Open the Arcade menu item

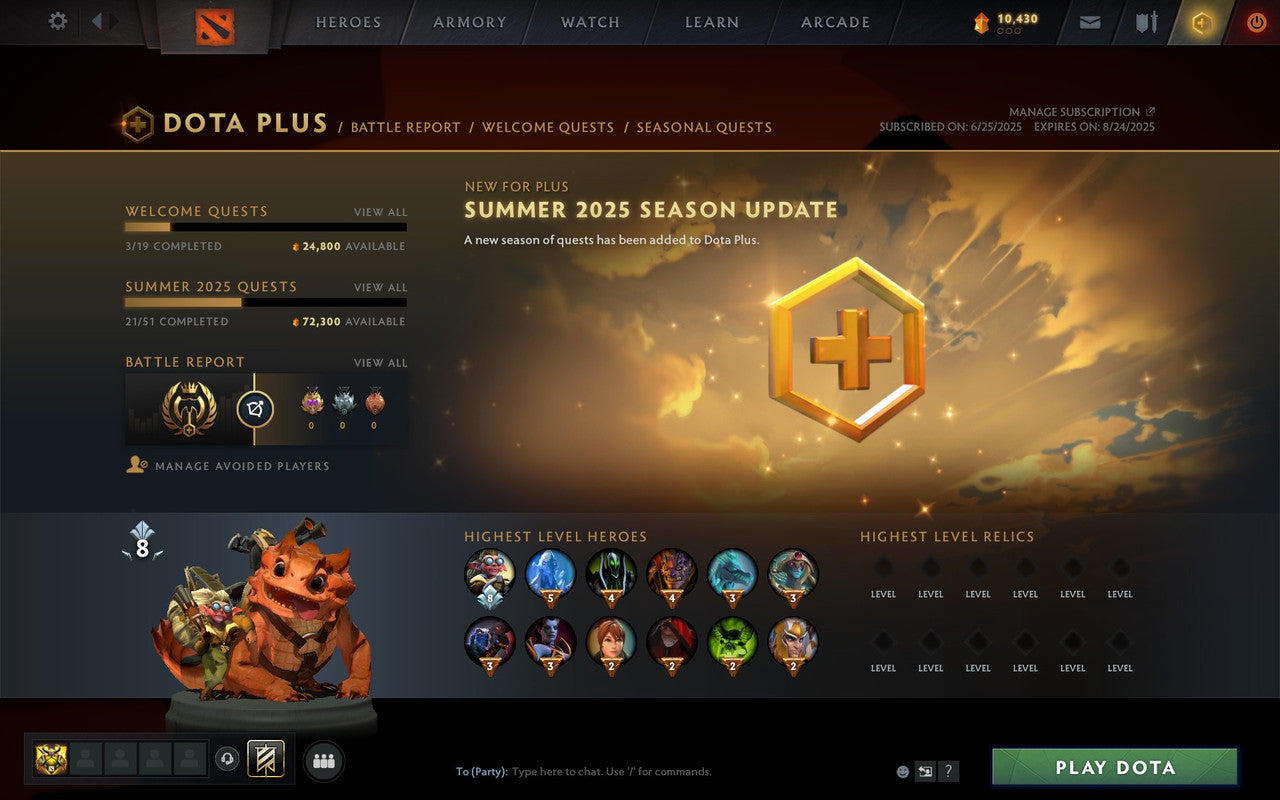835,22
